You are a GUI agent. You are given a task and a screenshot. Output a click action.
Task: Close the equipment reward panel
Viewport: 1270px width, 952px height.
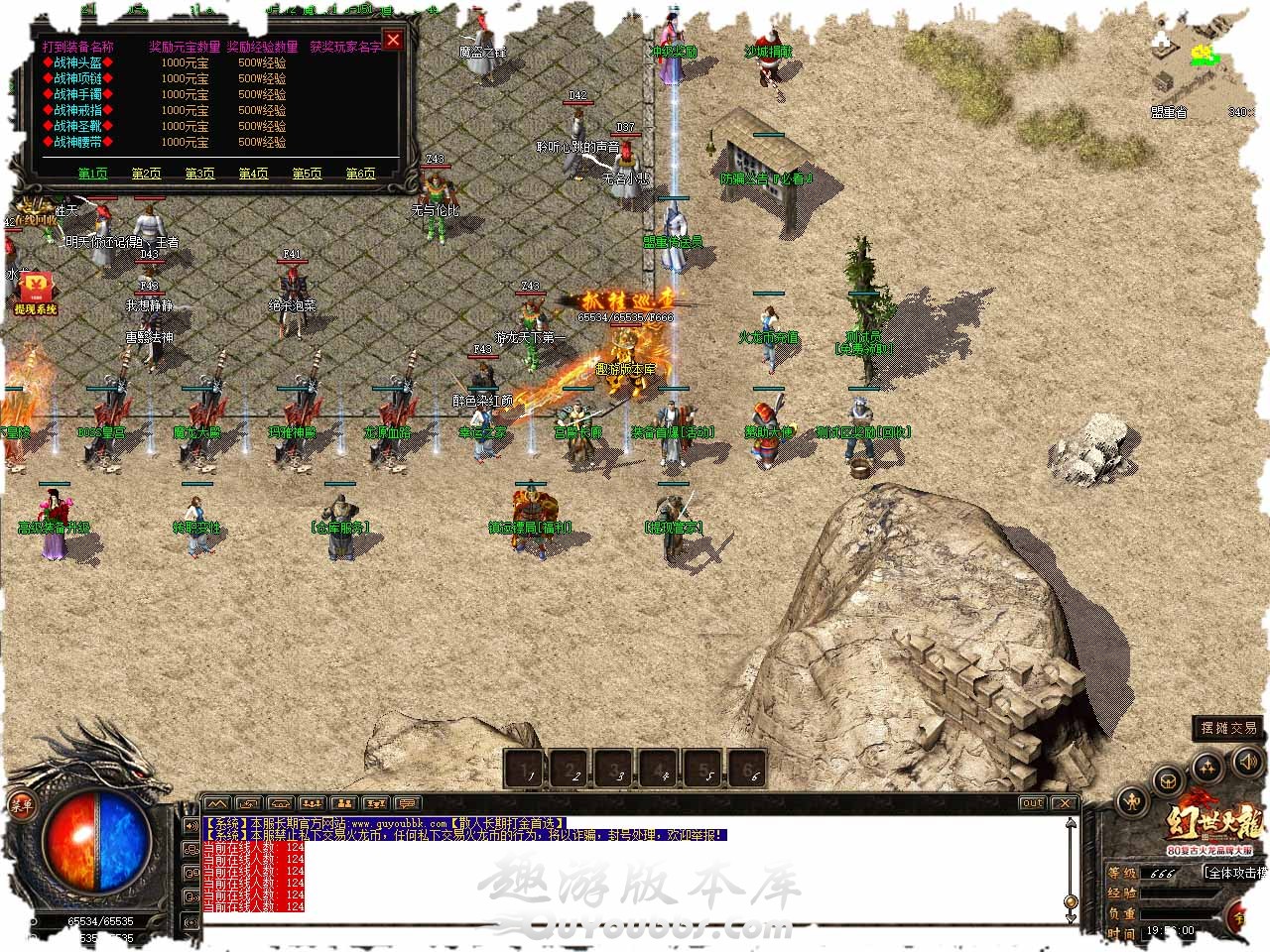393,40
